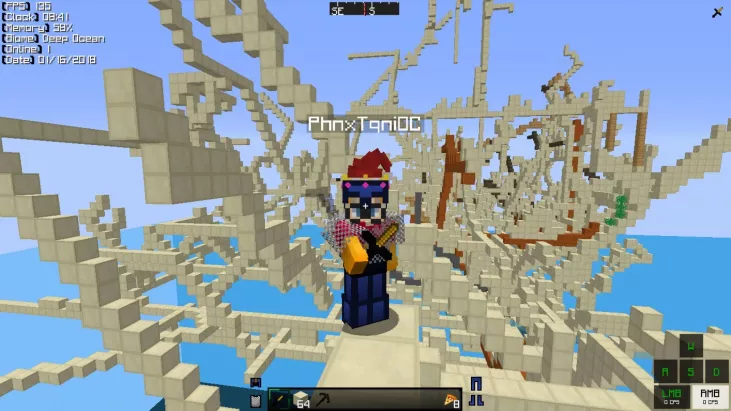
Task: Click the helmet armor status icon
Action: pyautogui.click(x=255, y=382)
